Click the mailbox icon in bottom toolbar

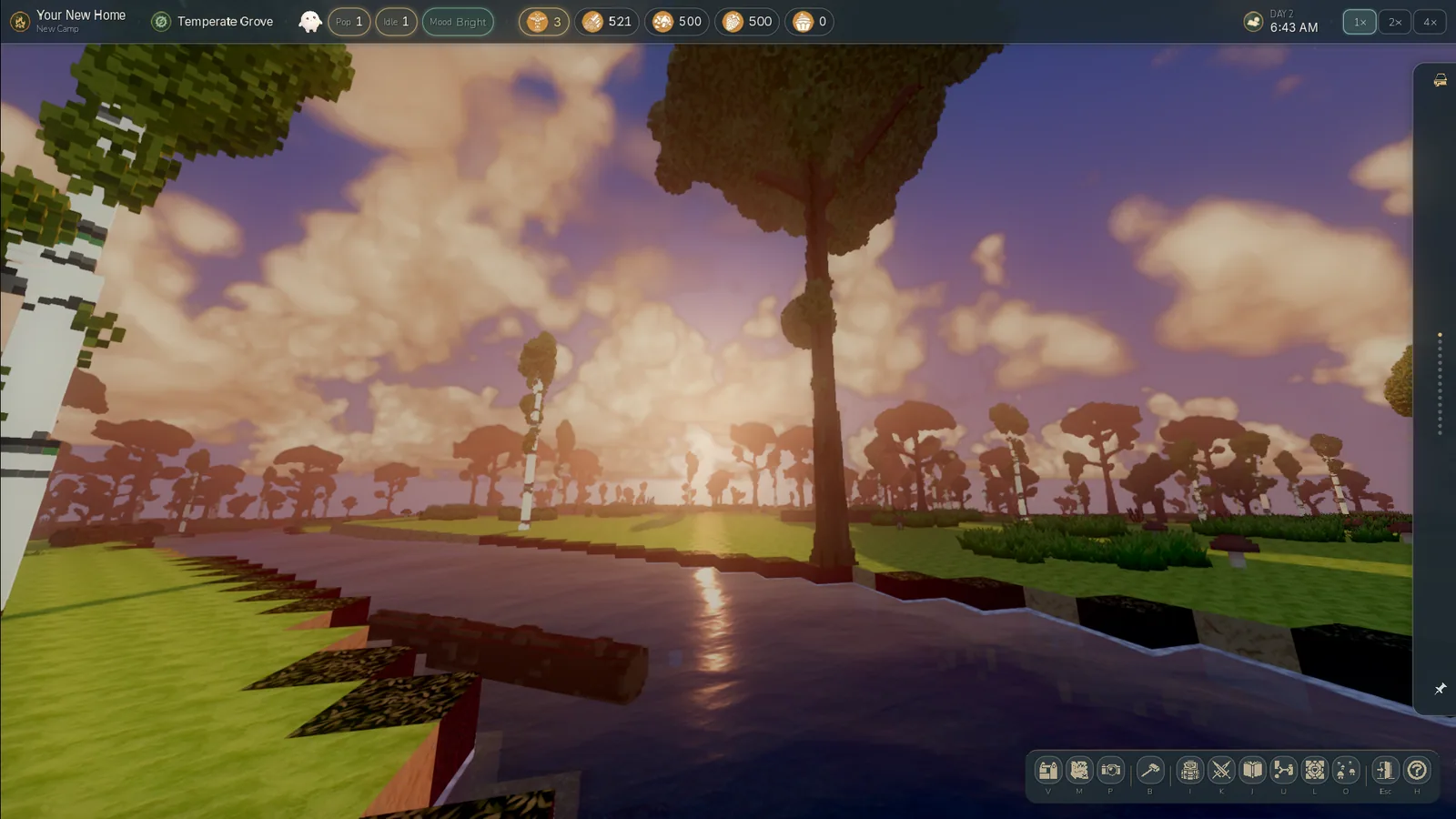pyautogui.click(x=1047, y=771)
